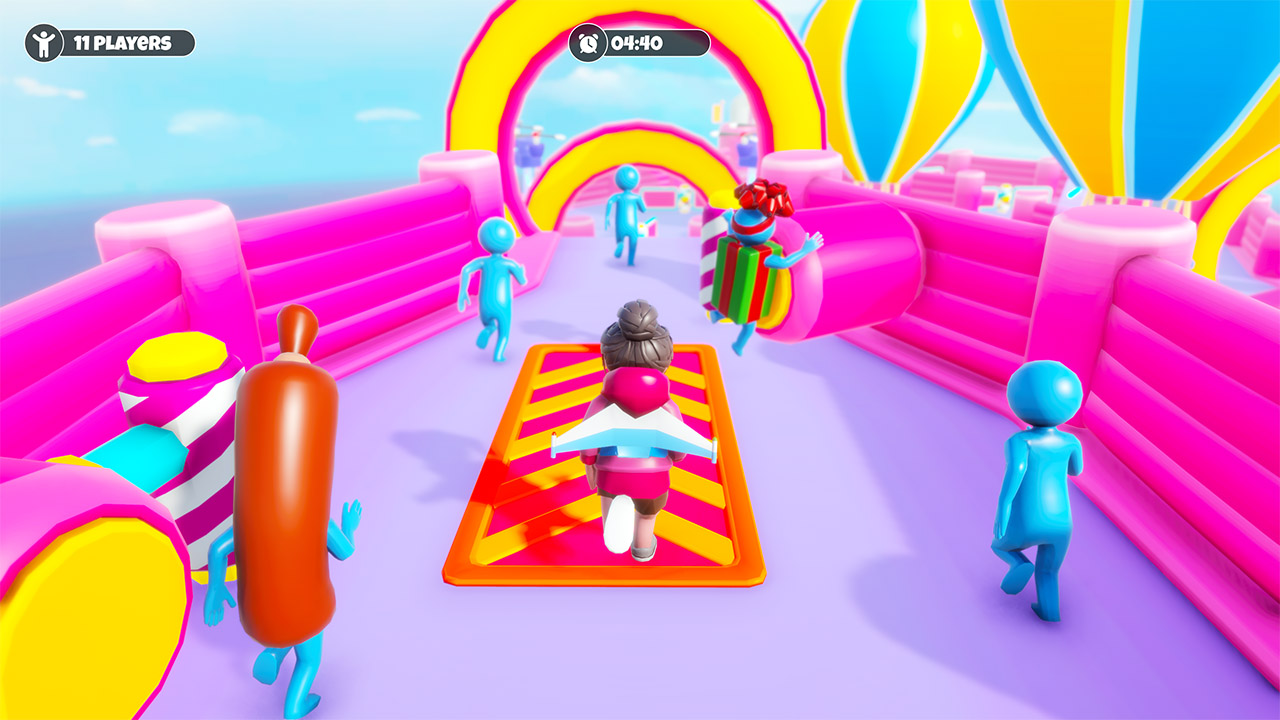Screen dimensions: 1280x720
Task: Click the 04:40 countdown timer badge
Action: coord(635,42)
